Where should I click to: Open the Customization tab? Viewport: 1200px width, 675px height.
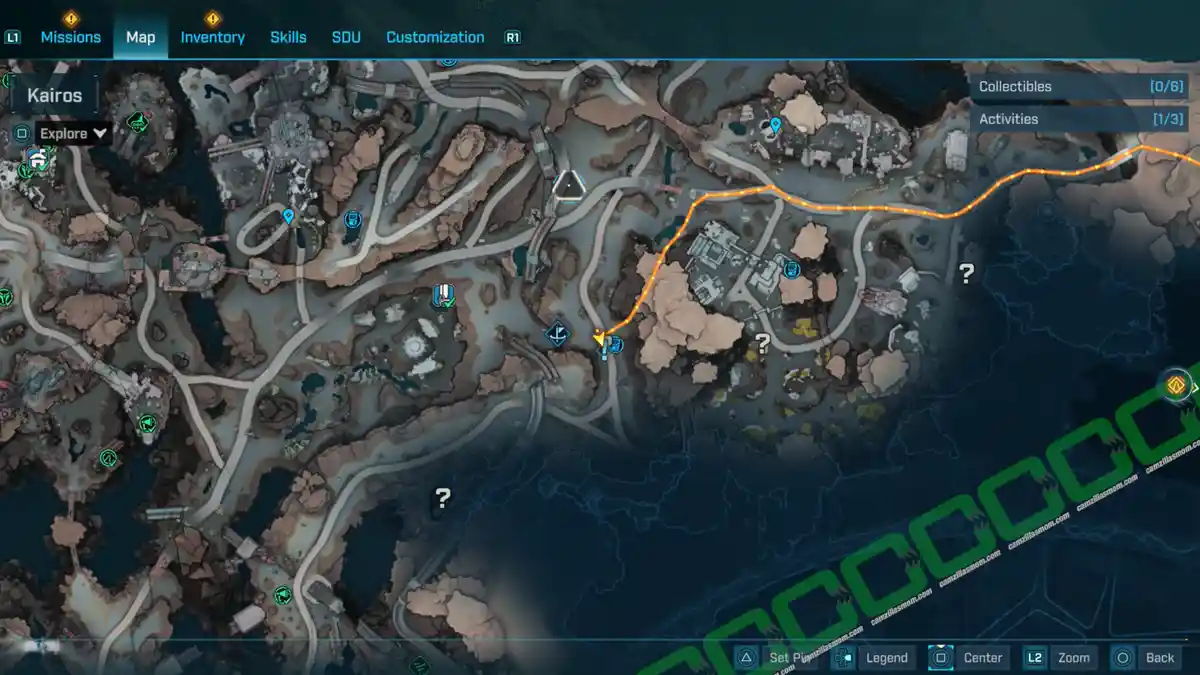tap(435, 37)
